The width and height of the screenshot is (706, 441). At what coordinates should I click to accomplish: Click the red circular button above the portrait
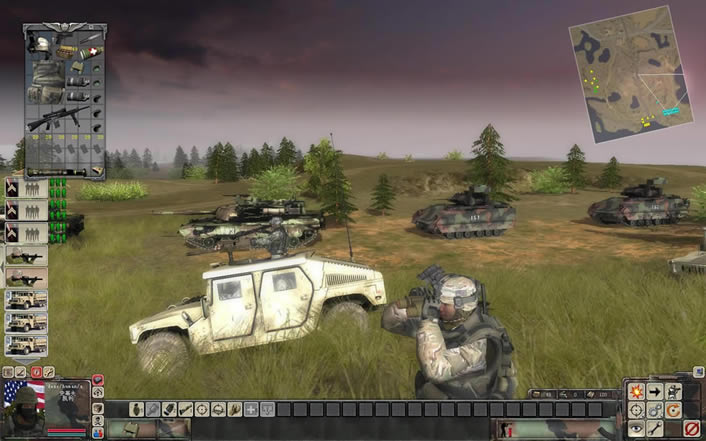pyautogui.click(x=36, y=372)
